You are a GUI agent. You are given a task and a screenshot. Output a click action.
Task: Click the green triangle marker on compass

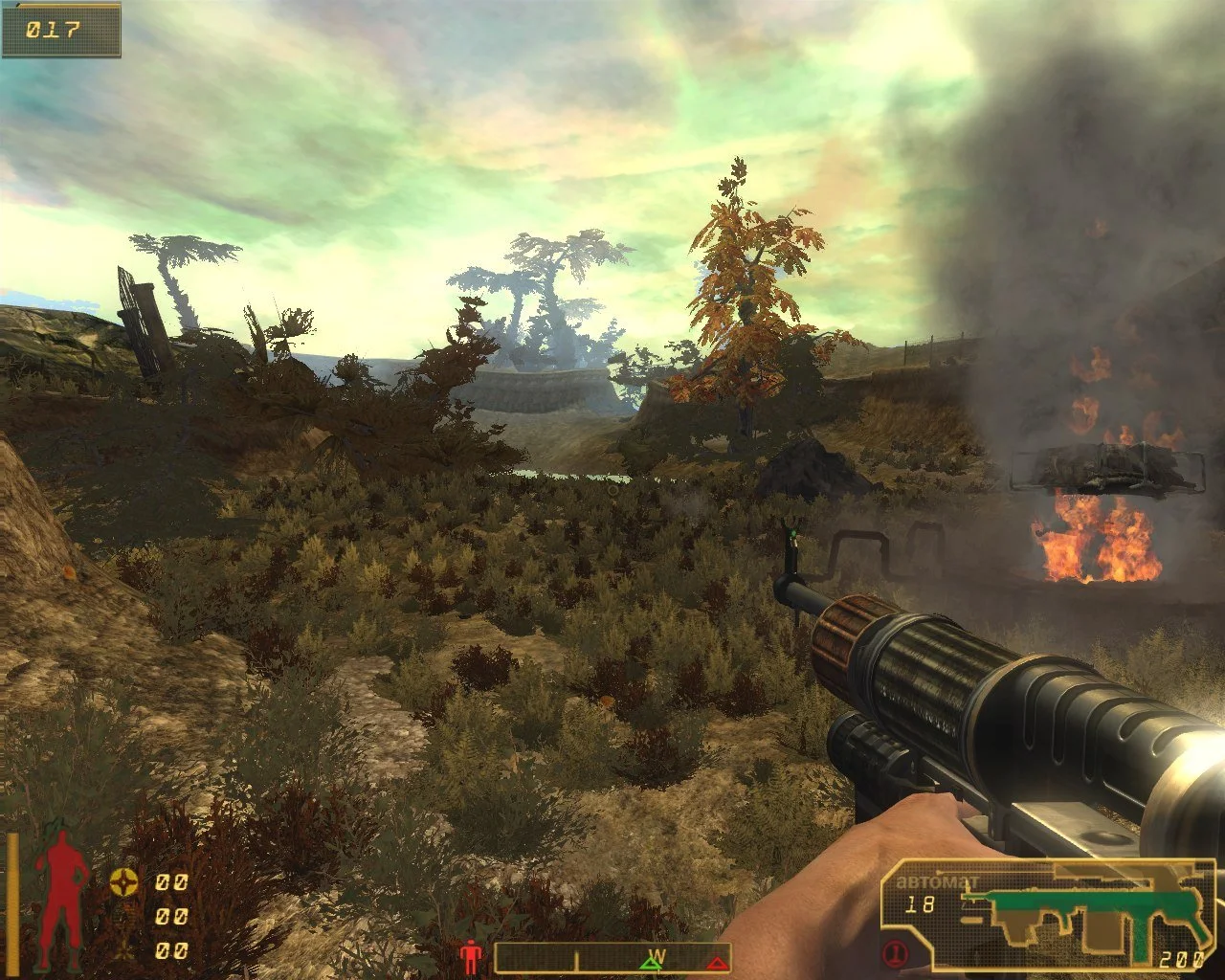coord(650,964)
